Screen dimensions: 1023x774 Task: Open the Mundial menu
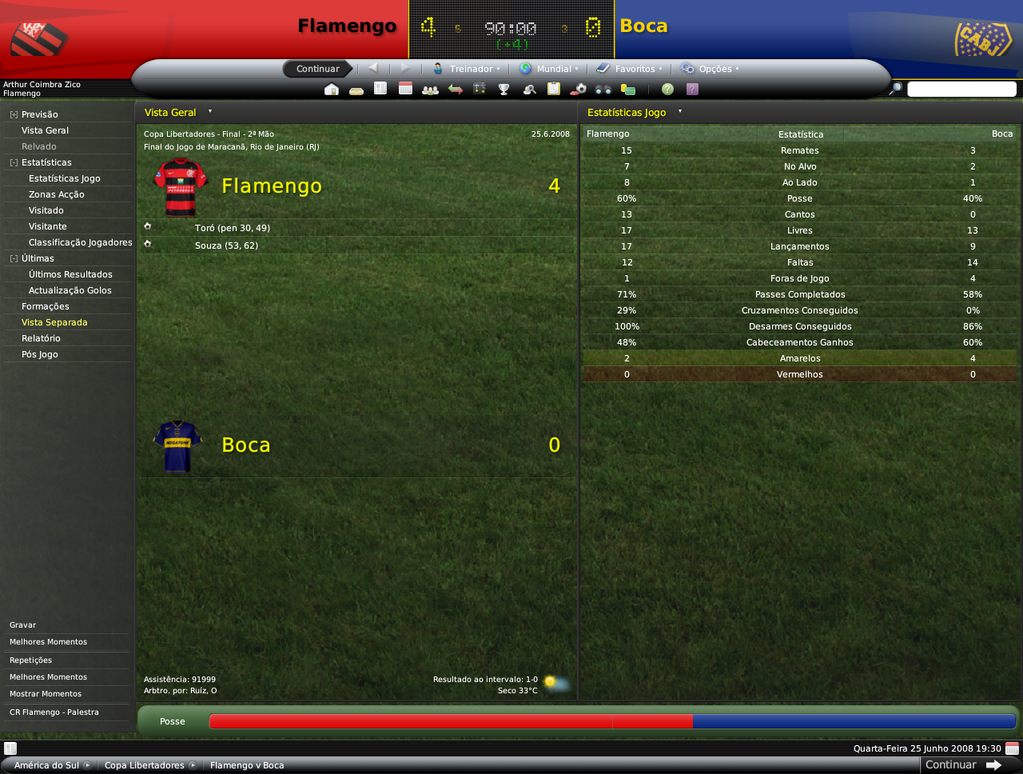click(x=550, y=69)
